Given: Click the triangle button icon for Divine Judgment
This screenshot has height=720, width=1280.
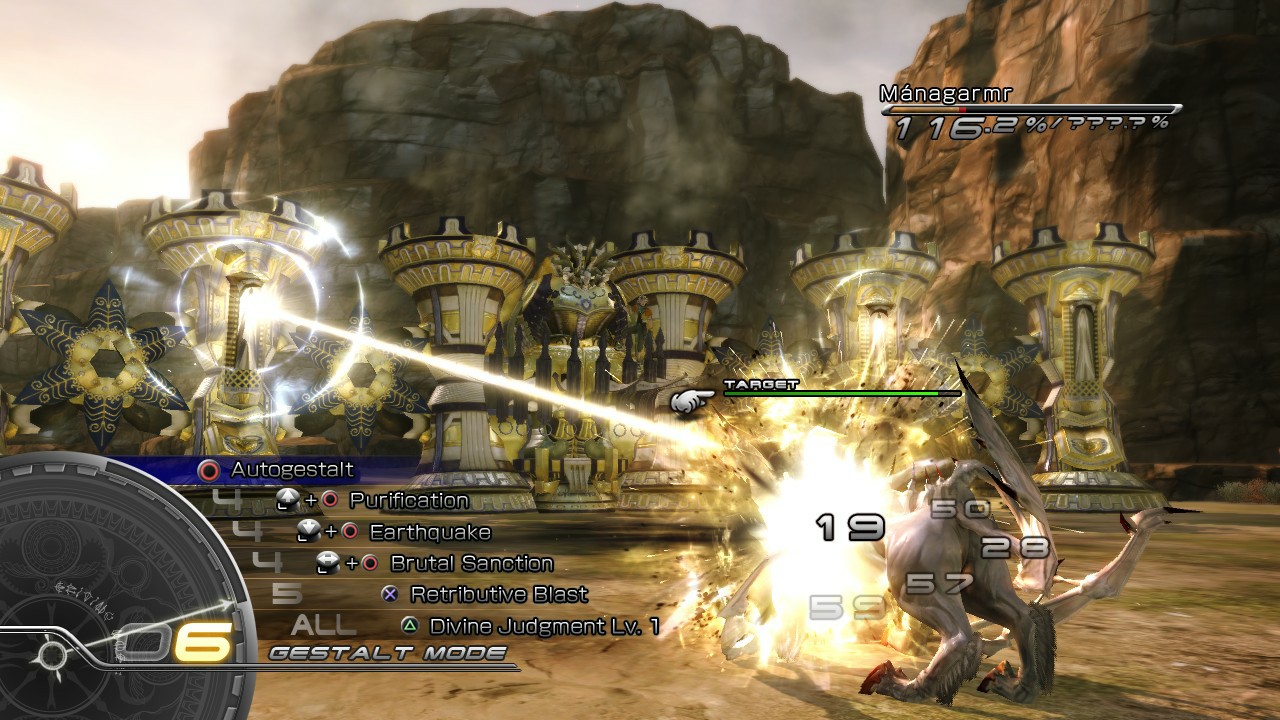Looking at the screenshot, I should [x=410, y=625].
